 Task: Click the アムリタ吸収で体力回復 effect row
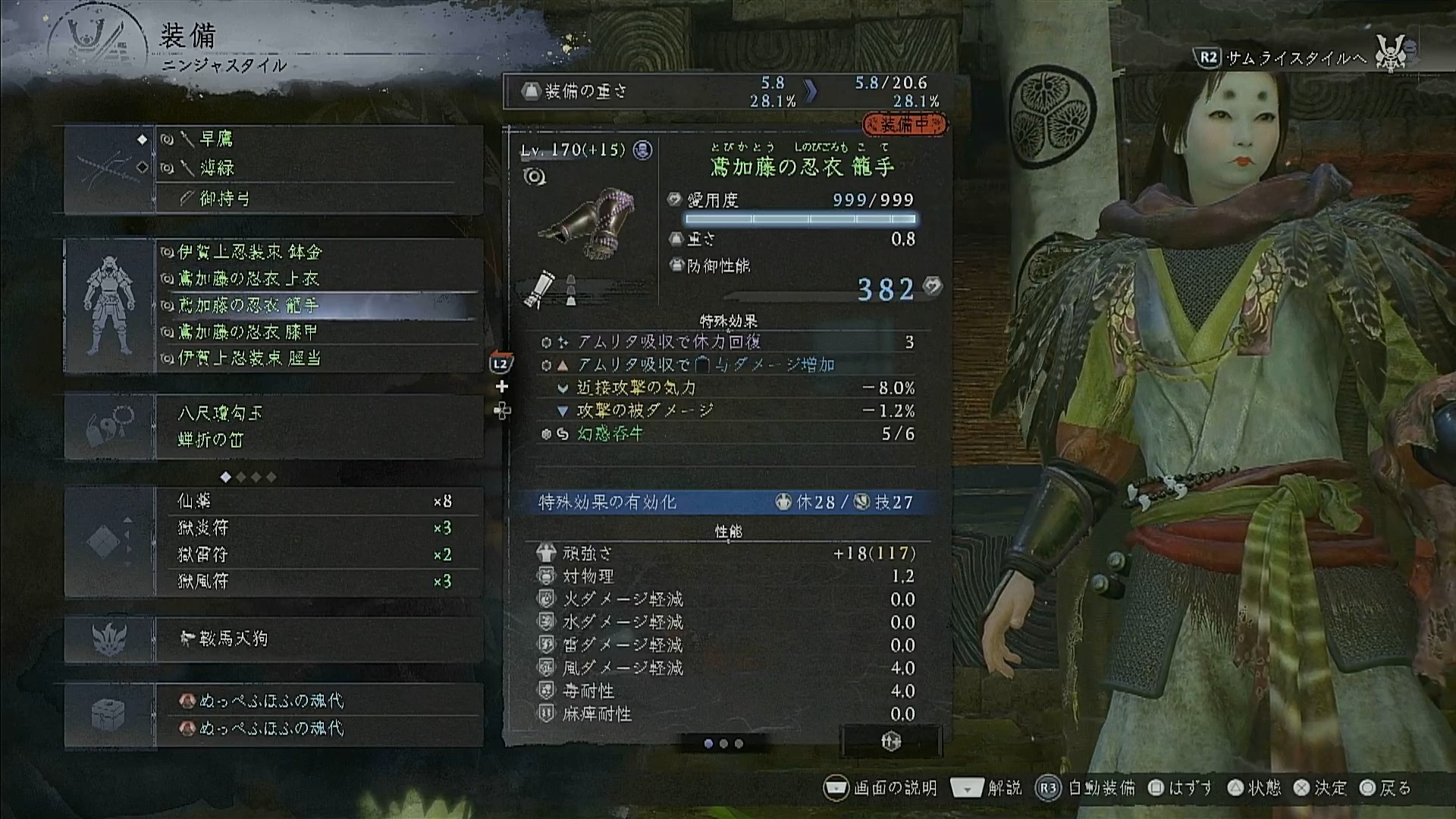tap(726, 342)
